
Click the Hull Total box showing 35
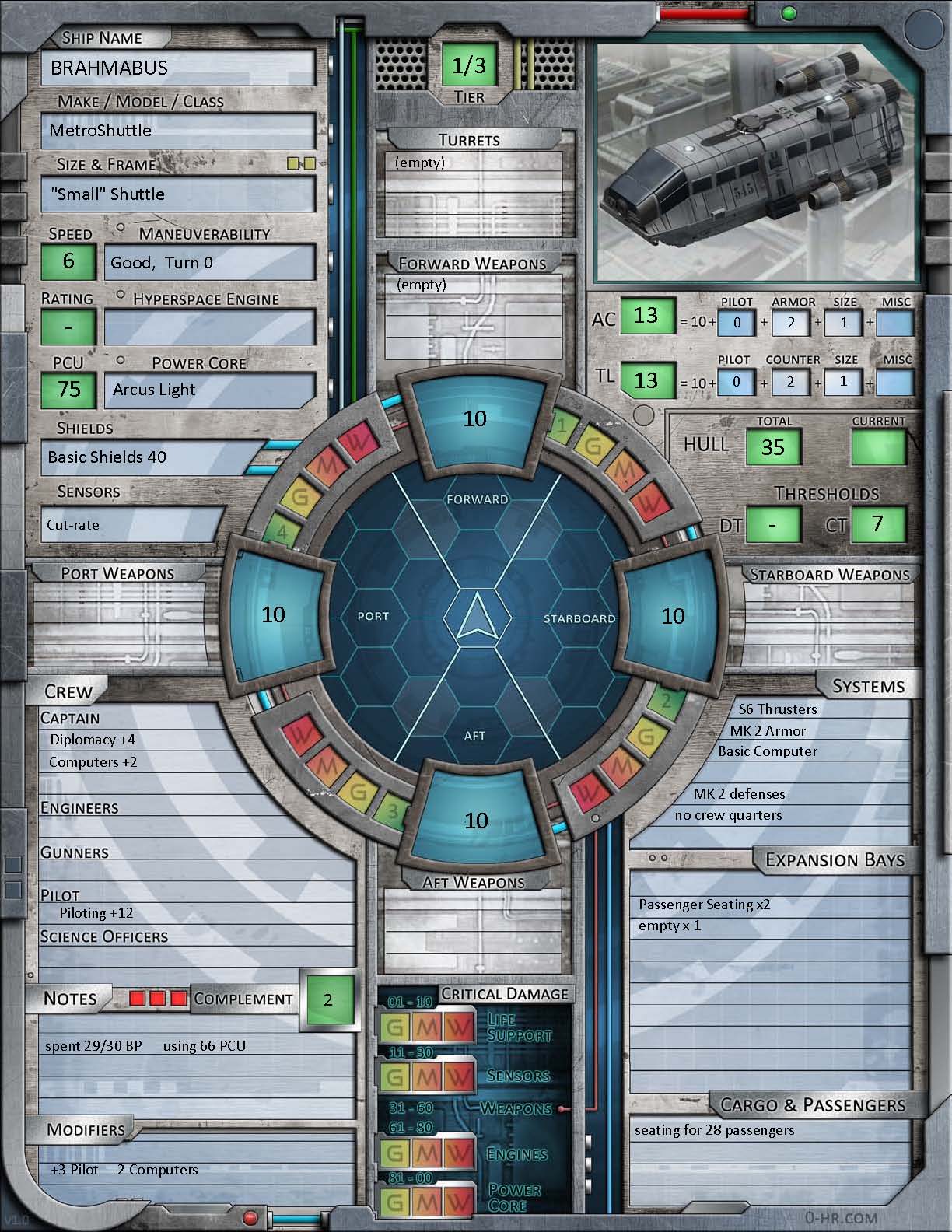coord(772,447)
